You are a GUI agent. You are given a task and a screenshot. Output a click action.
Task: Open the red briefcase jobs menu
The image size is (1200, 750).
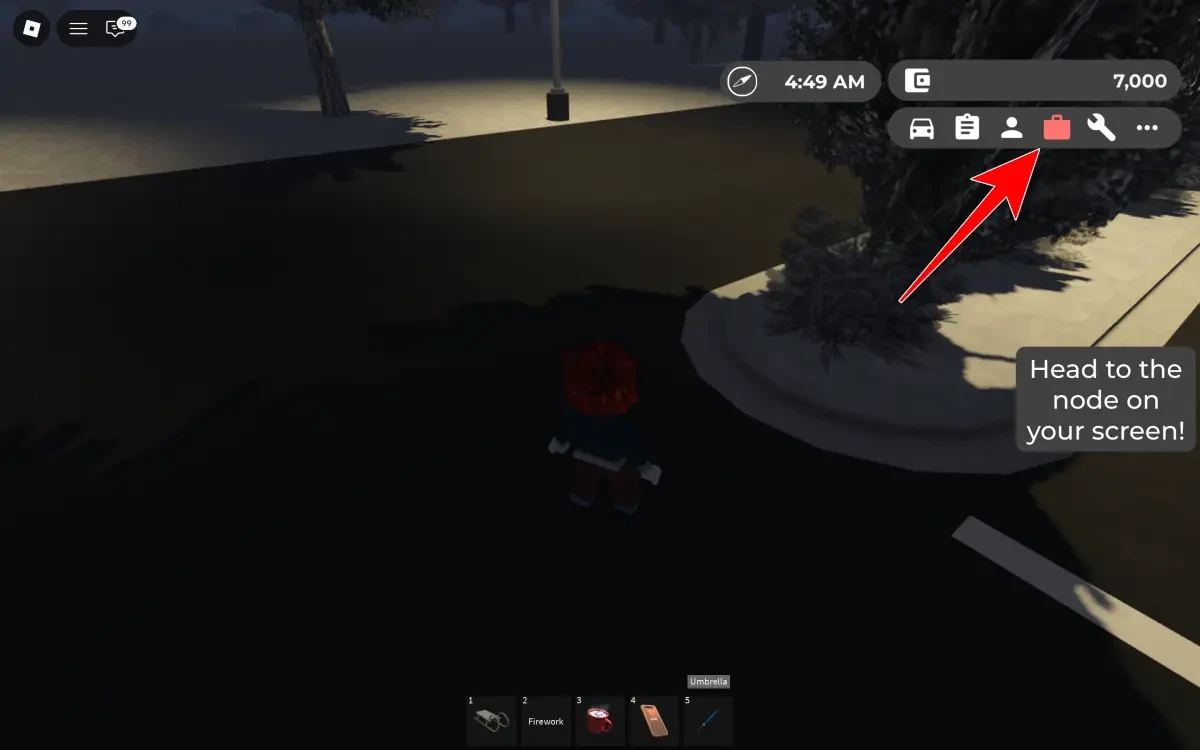1057,128
